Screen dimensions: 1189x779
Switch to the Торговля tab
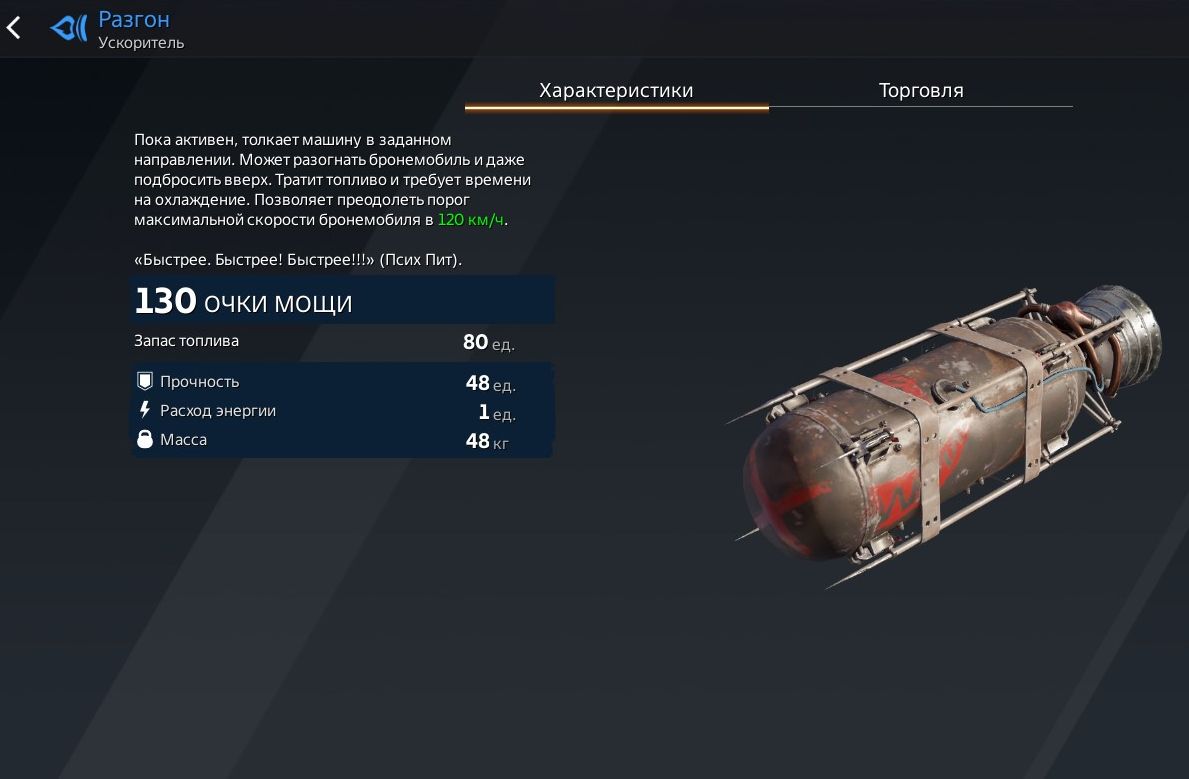pos(920,90)
